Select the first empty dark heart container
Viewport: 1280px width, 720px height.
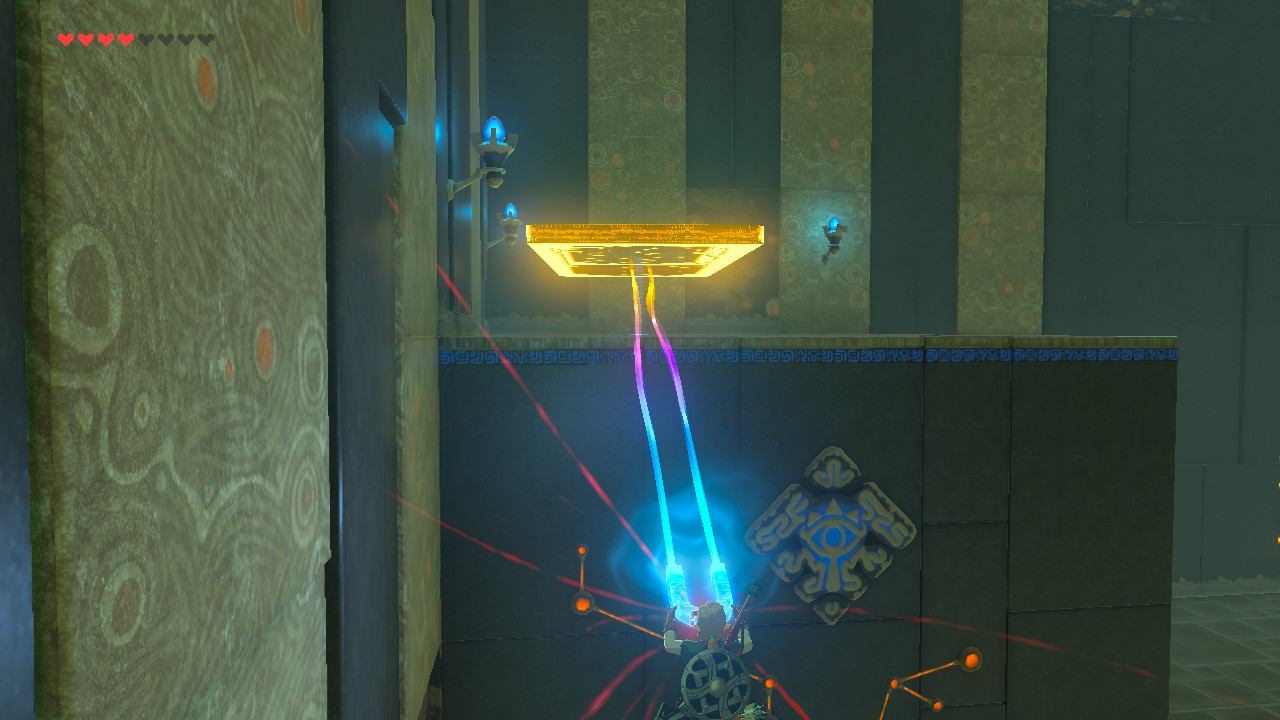[x=144, y=40]
